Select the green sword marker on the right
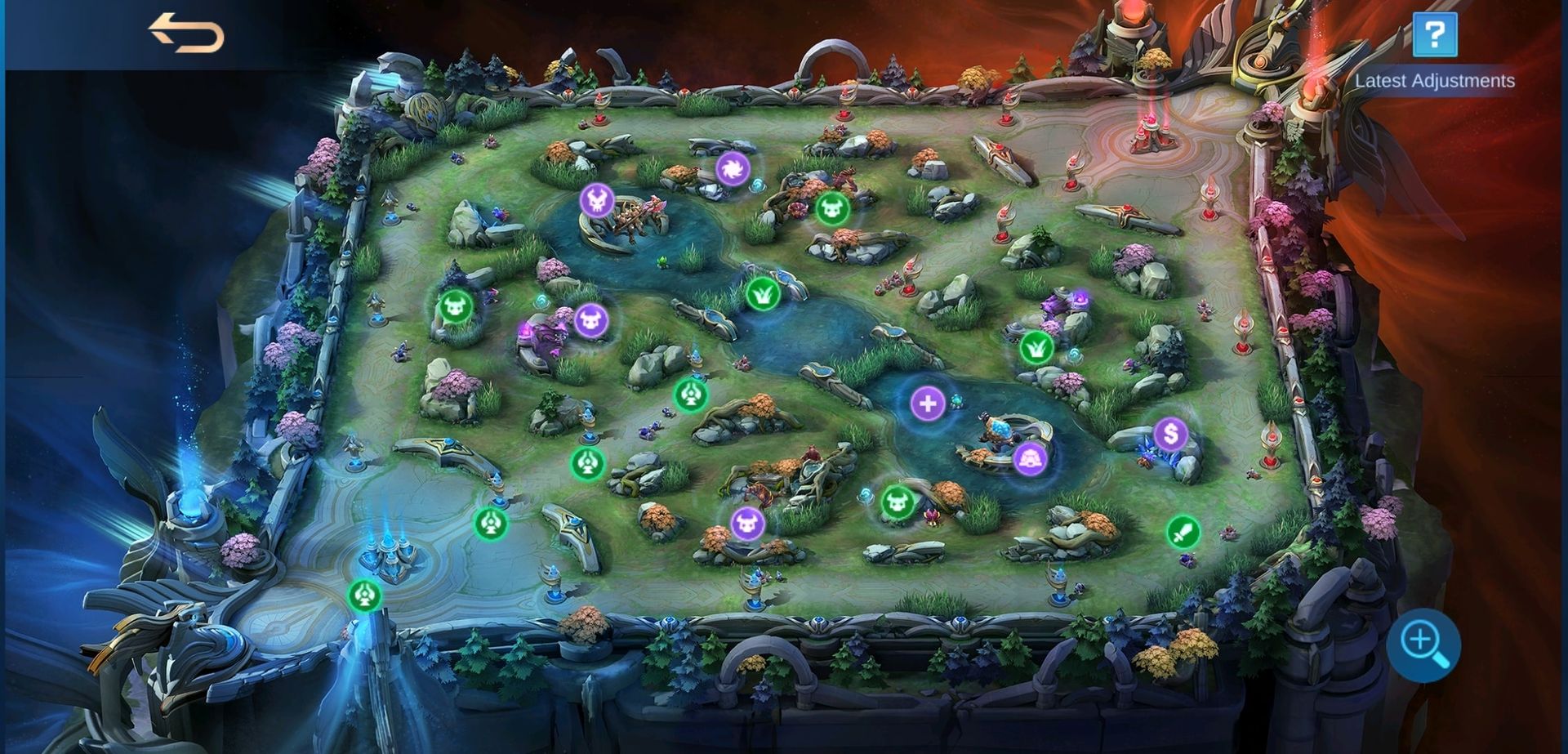The height and width of the screenshot is (754, 1568). tap(1185, 533)
